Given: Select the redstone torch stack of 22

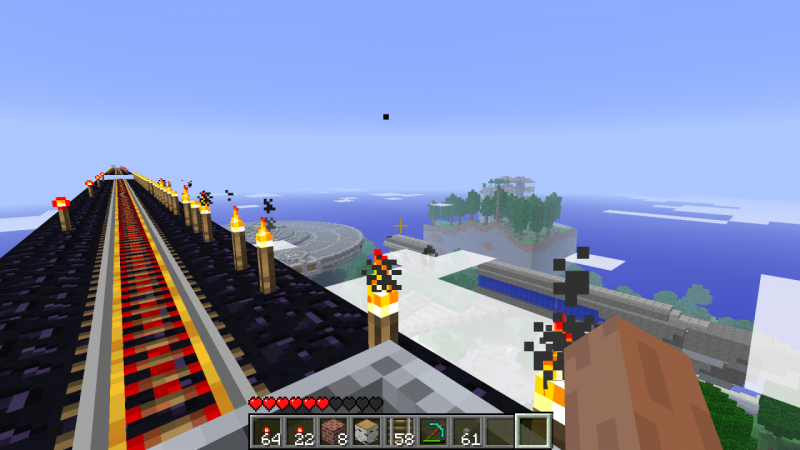Looking at the screenshot, I should coord(299,432).
